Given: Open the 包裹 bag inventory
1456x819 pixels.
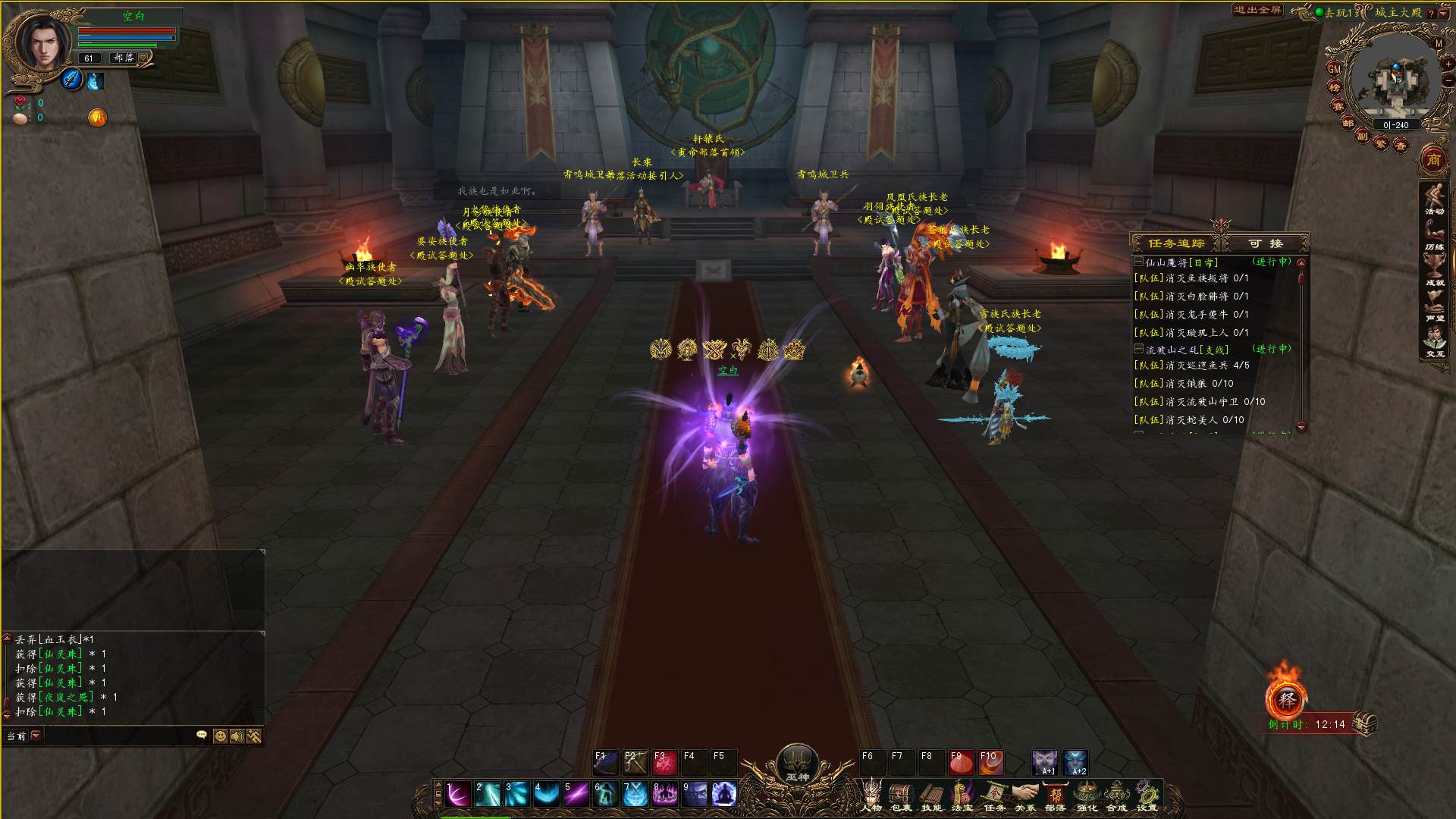Looking at the screenshot, I should click(901, 795).
